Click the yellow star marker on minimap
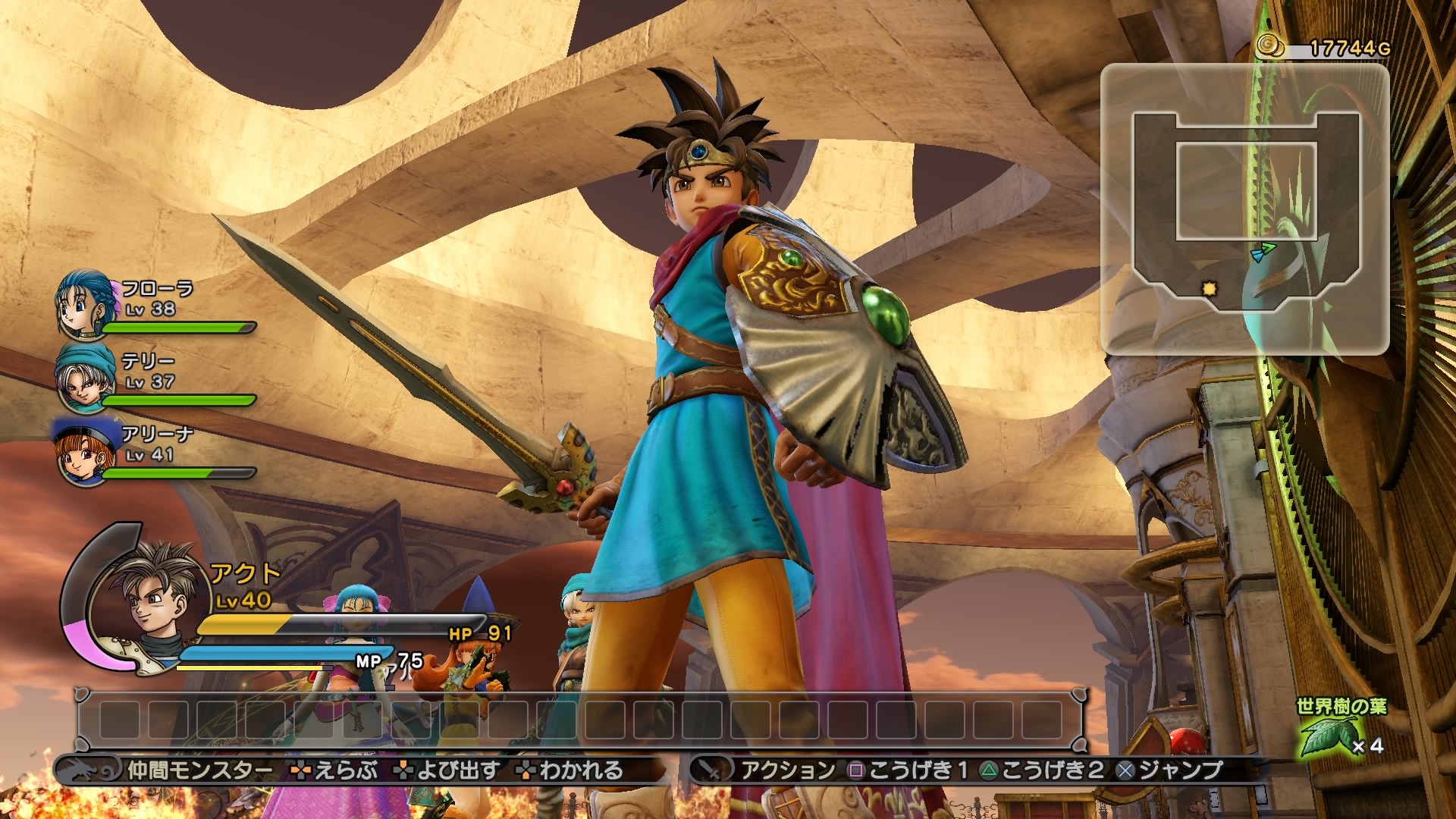The image size is (1456, 819). point(1209,289)
